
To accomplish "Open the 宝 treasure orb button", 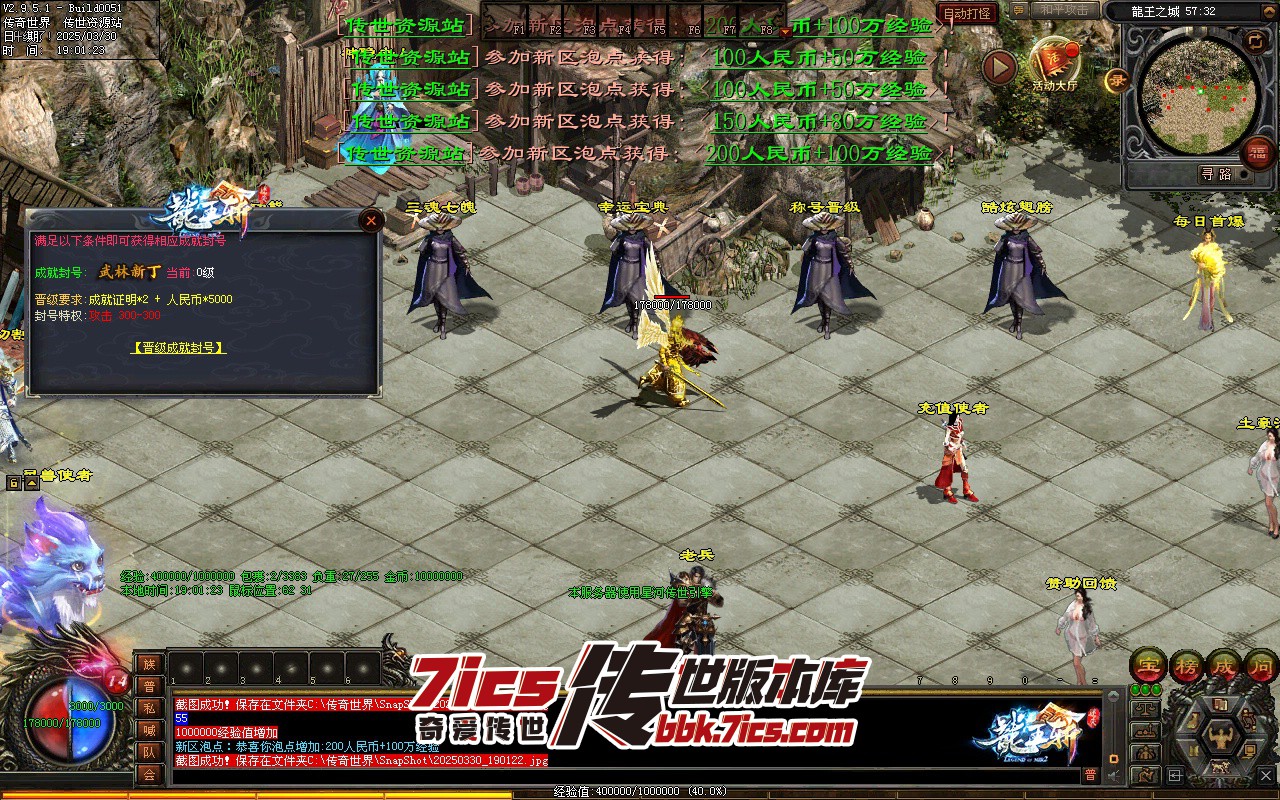I will 1148,664.
